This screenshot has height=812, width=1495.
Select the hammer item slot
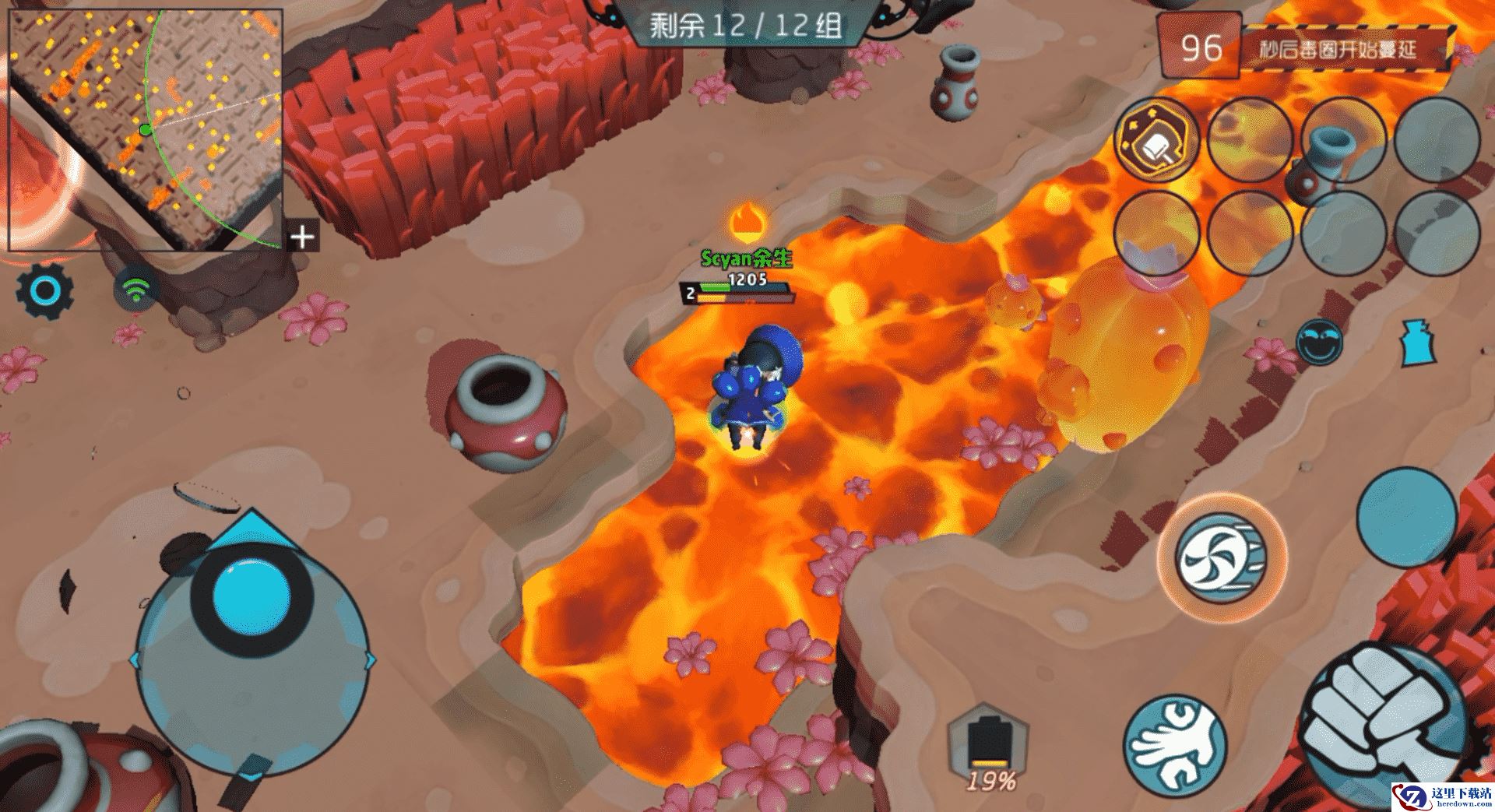pos(1156,141)
